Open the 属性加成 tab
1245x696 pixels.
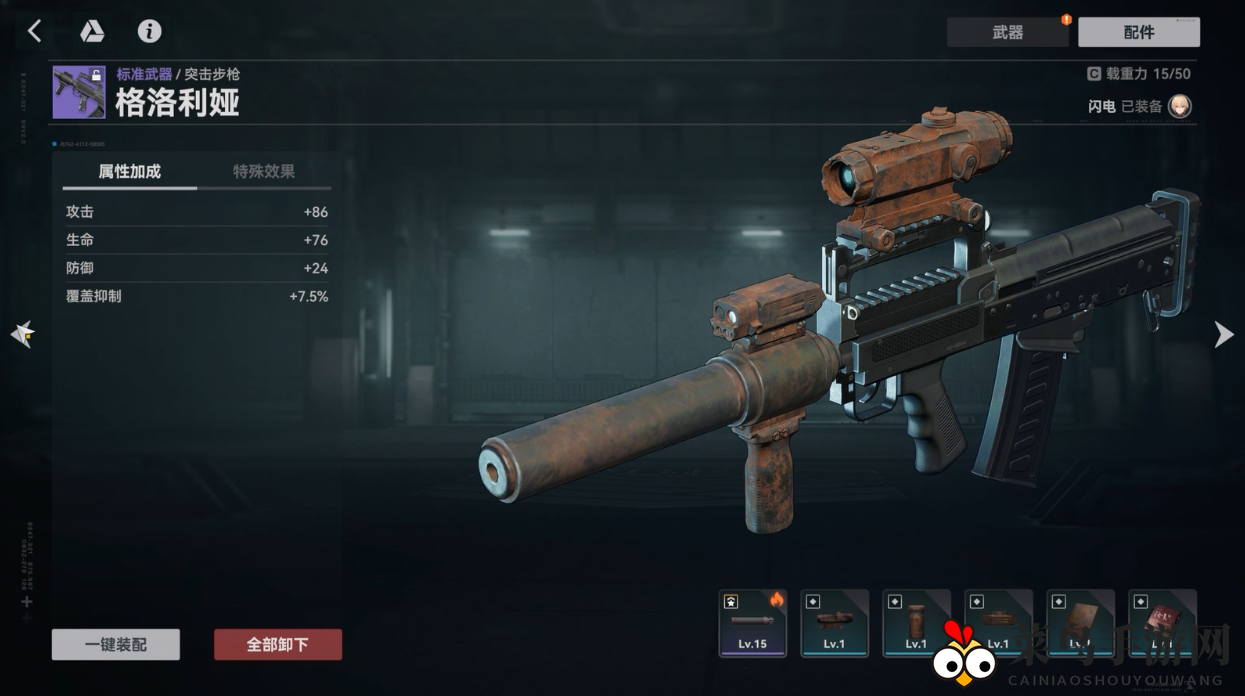pyautogui.click(x=129, y=171)
